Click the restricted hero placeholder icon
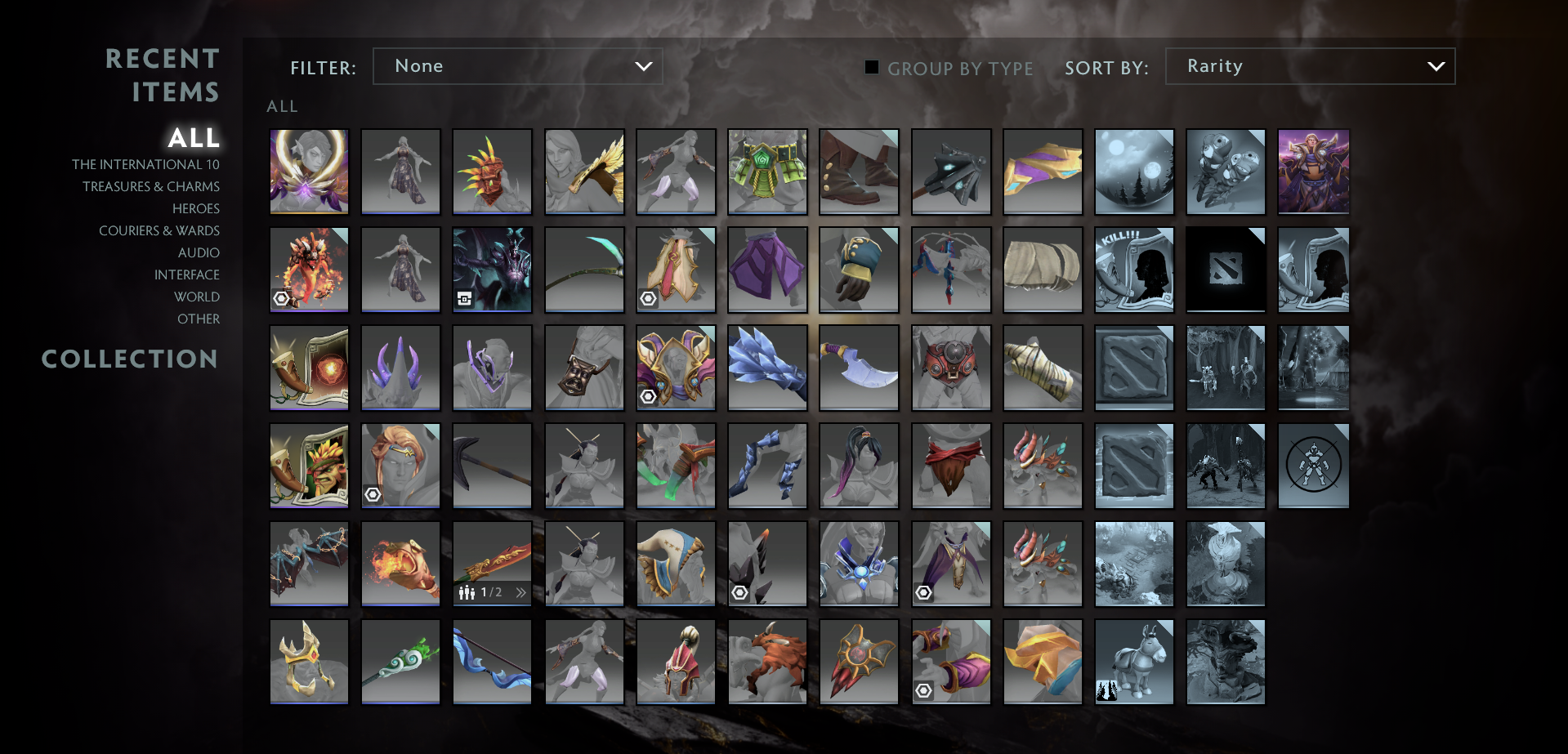Screen dimensions: 1568x754 coord(1313,466)
